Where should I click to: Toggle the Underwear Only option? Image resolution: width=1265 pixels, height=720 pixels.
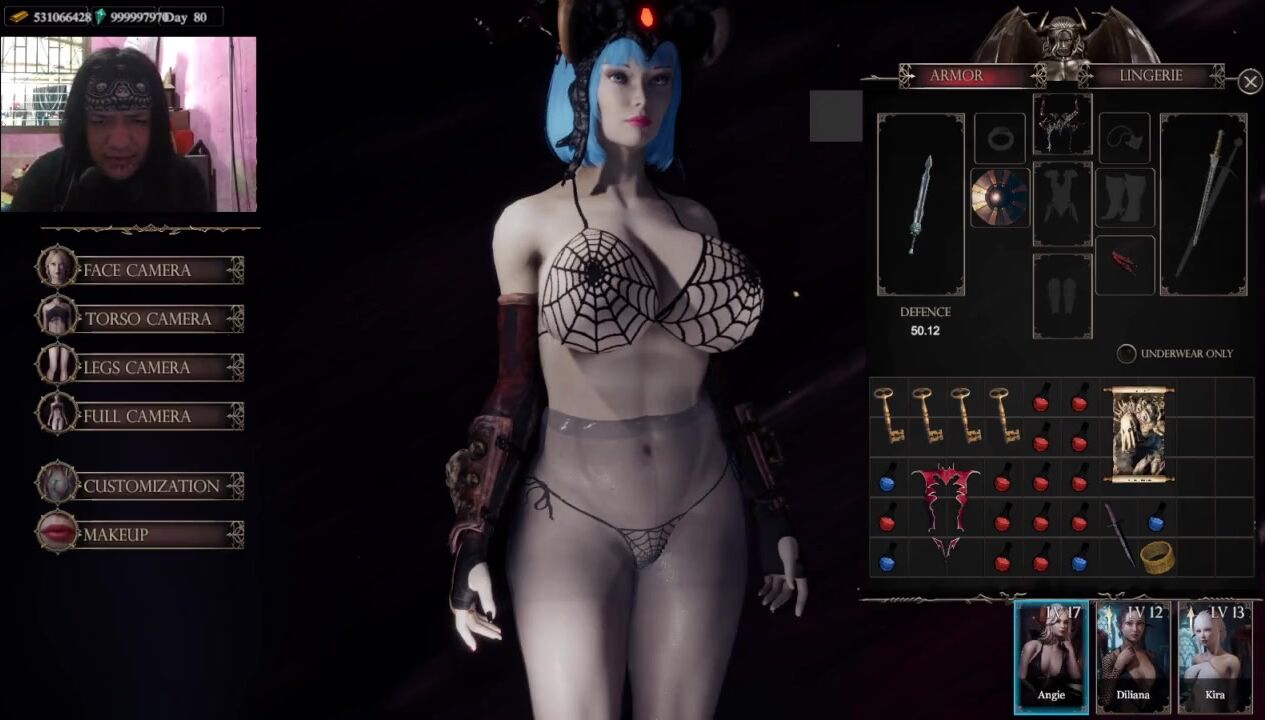[x=1127, y=354]
